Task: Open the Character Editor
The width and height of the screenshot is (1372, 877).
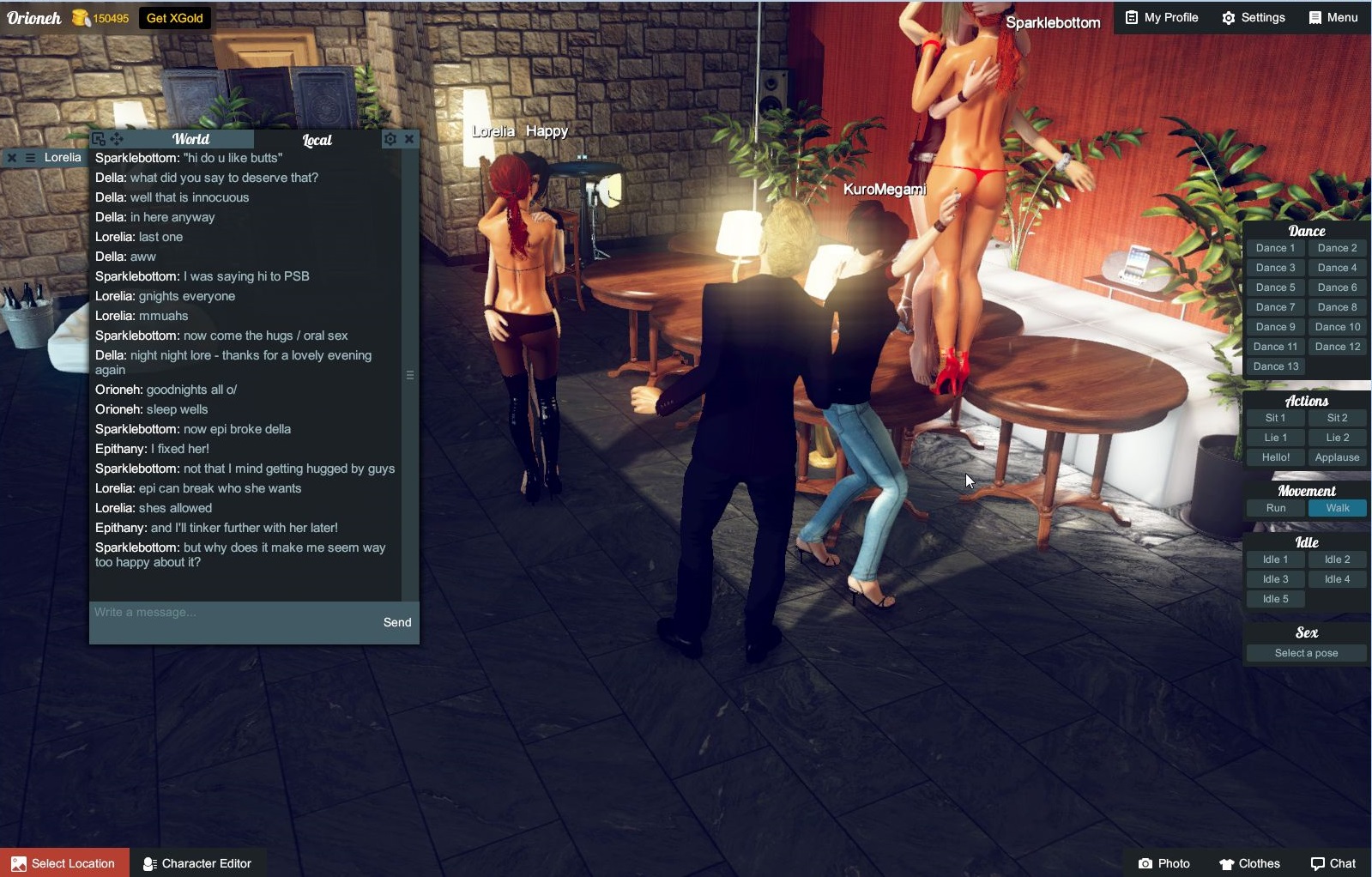Action: (x=197, y=863)
